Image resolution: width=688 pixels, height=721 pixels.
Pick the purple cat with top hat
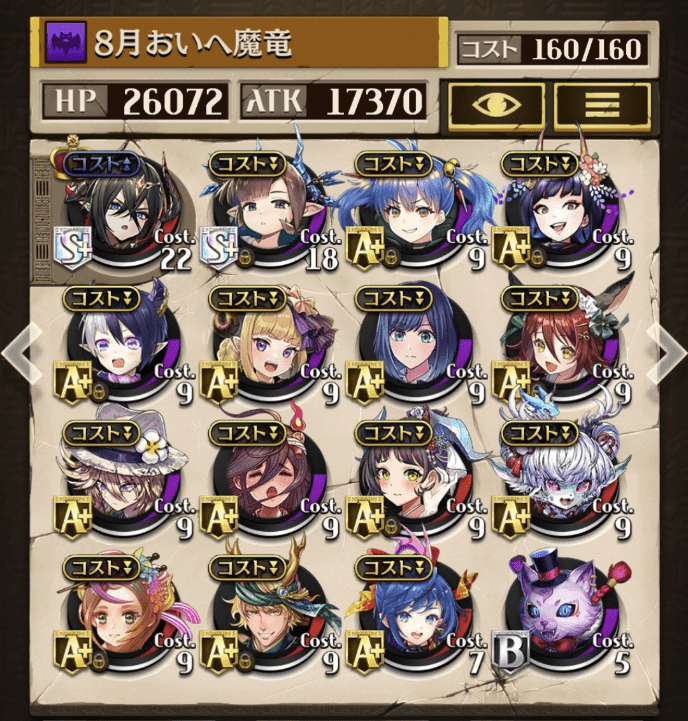[562, 612]
